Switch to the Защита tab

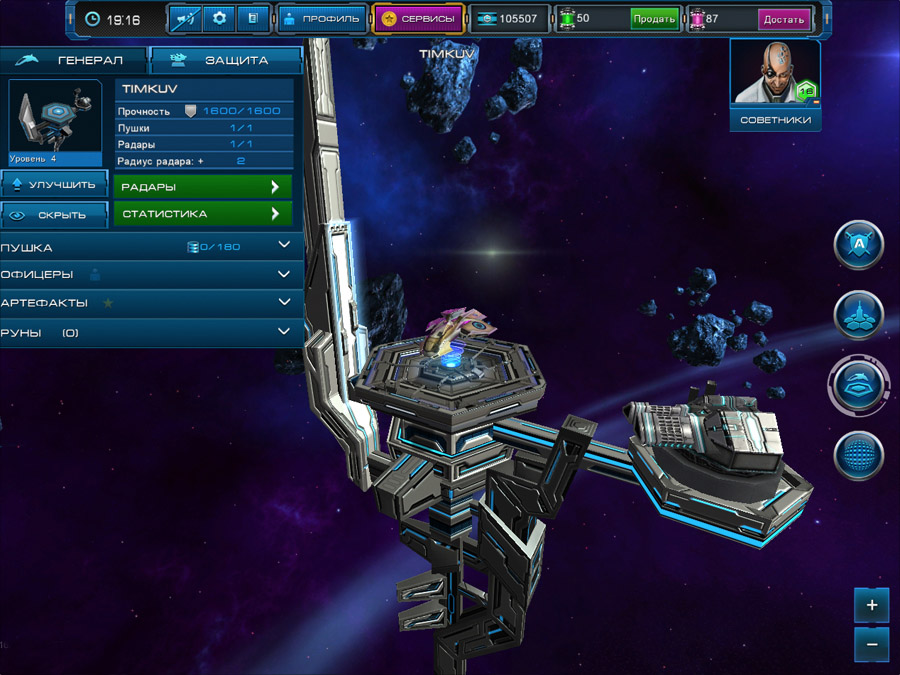point(225,60)
